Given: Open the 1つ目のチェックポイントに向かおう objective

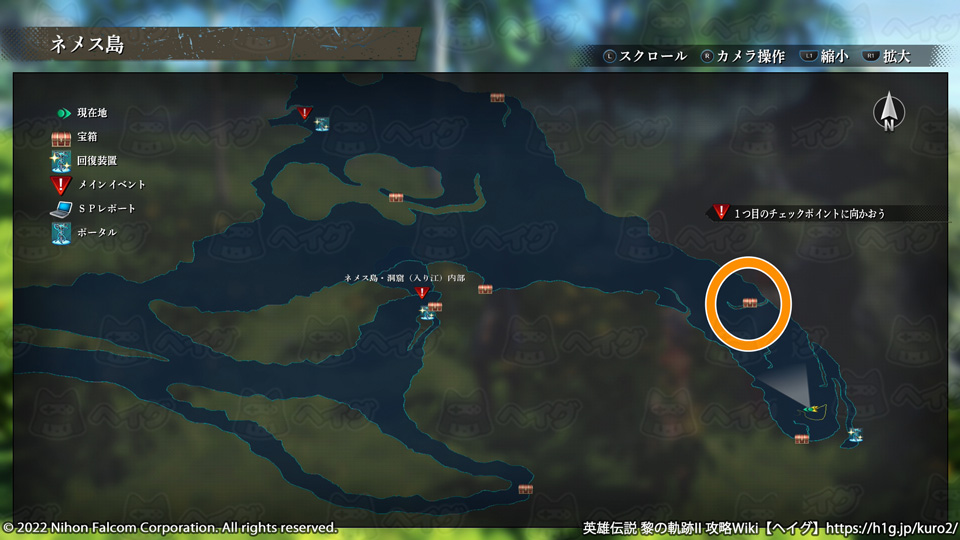Looking at the screenshot, I should [809, 213].
